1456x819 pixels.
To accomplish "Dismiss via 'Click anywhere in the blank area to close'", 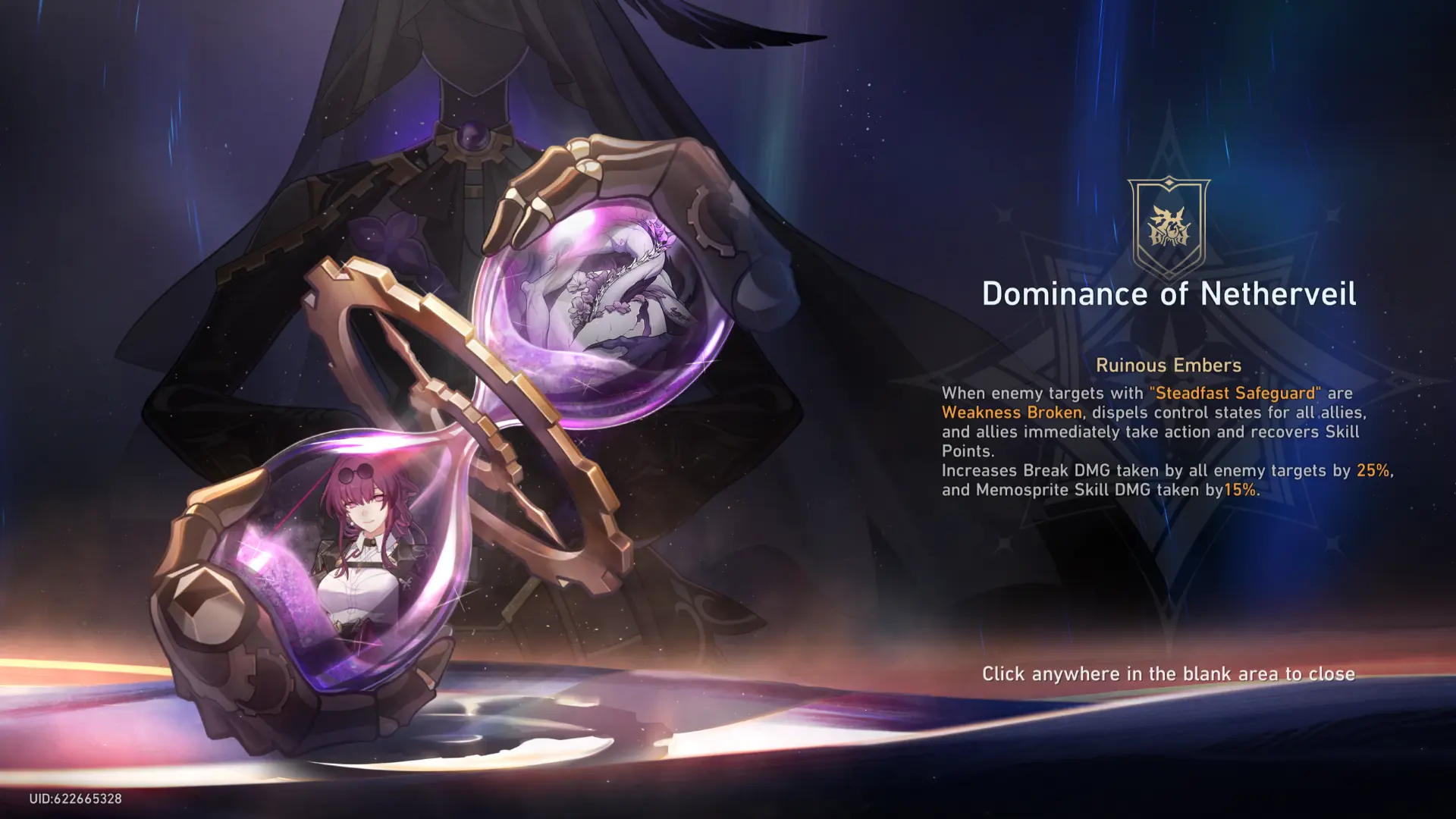I will pos(1168,673).
